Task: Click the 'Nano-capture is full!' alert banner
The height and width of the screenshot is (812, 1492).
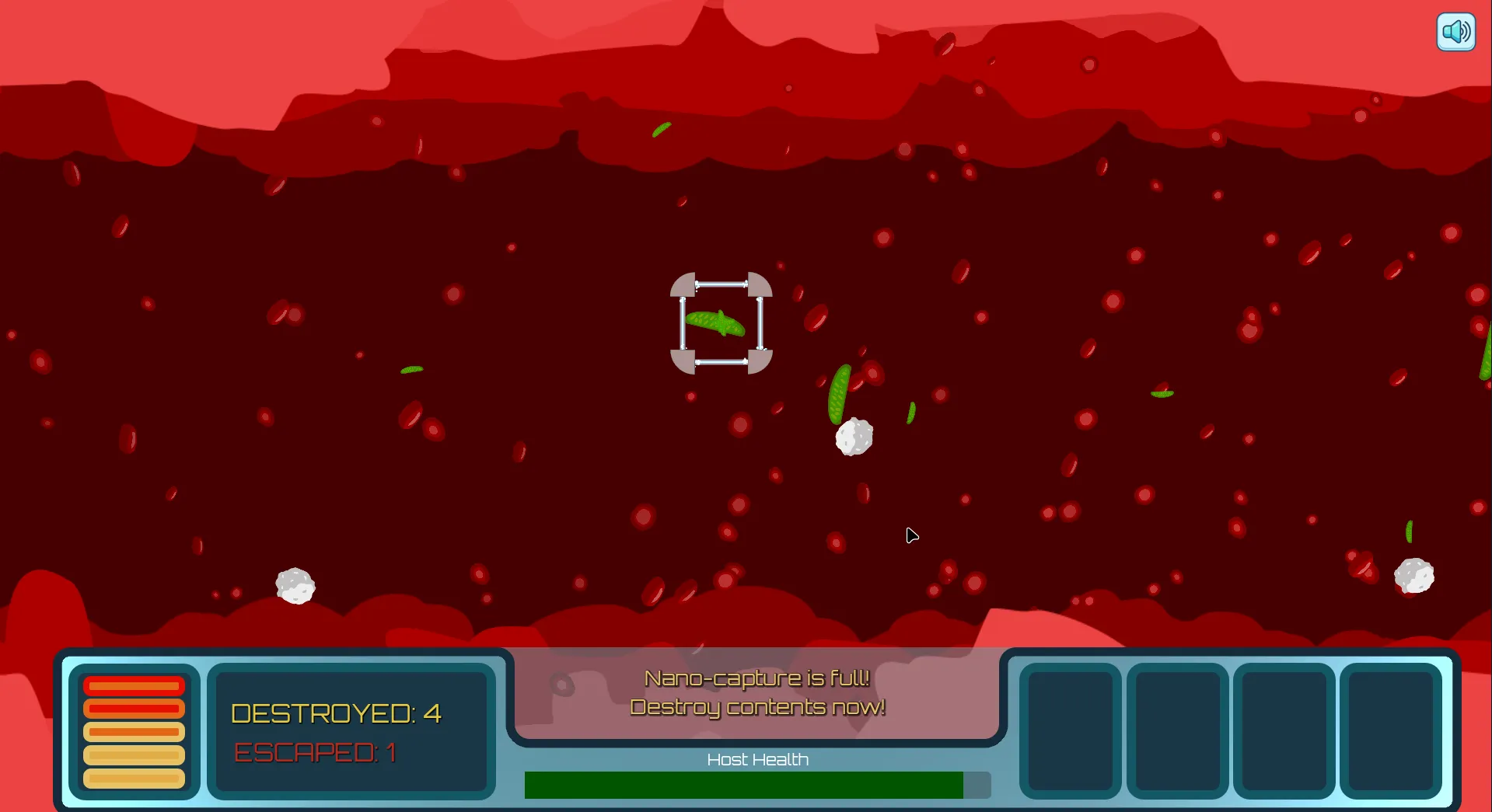Action: pyautogui.click(x=757, y=677)
